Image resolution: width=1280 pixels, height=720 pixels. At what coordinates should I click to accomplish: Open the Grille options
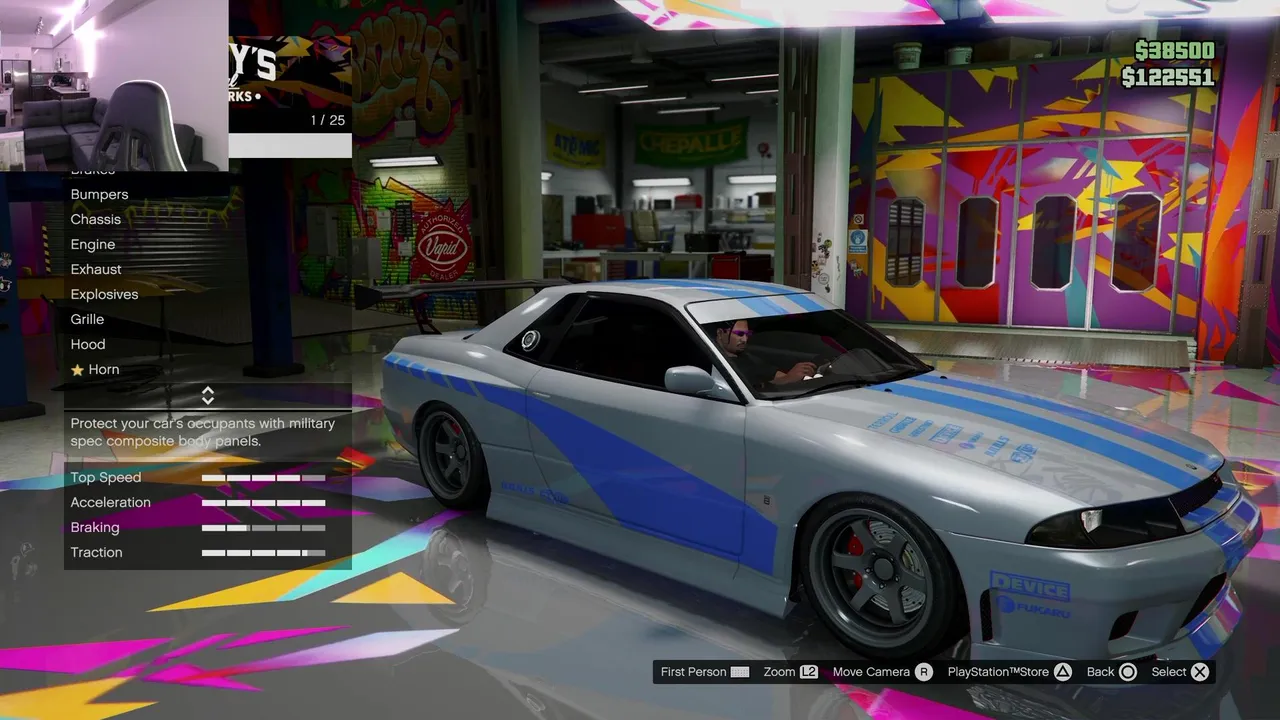pos(87,319)
